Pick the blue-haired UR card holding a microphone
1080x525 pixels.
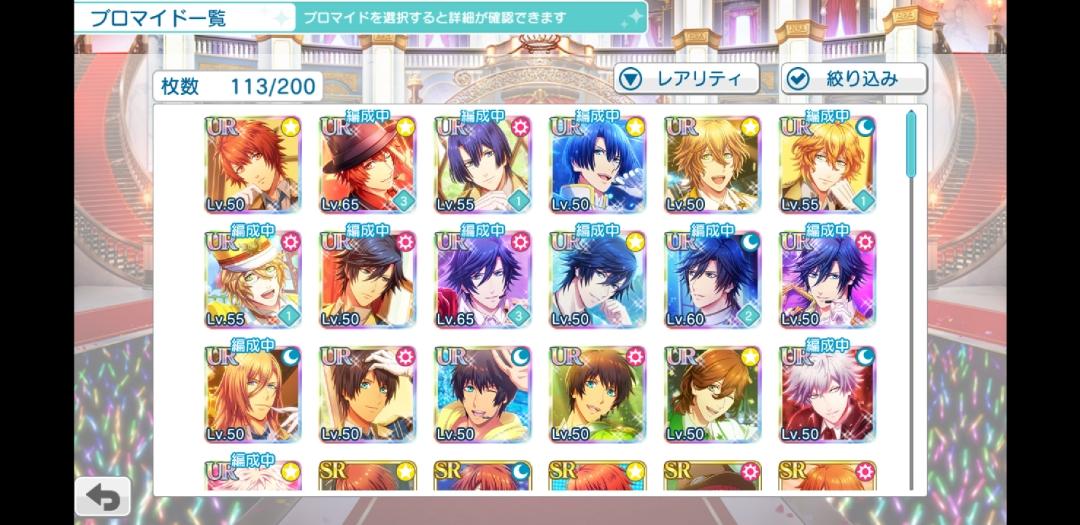click(597, 165)
